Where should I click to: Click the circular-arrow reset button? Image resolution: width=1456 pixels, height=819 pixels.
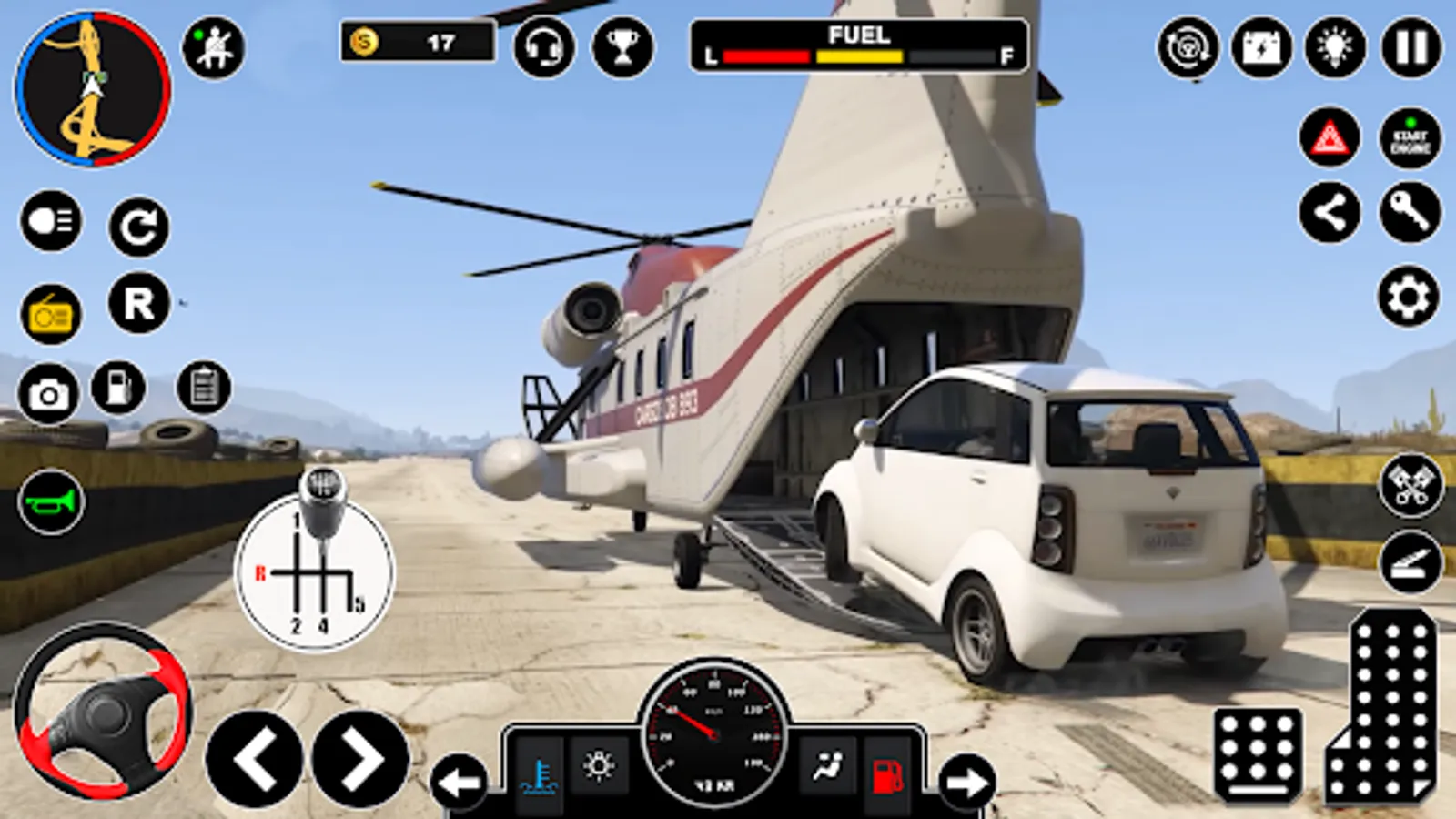pos(139,227)
